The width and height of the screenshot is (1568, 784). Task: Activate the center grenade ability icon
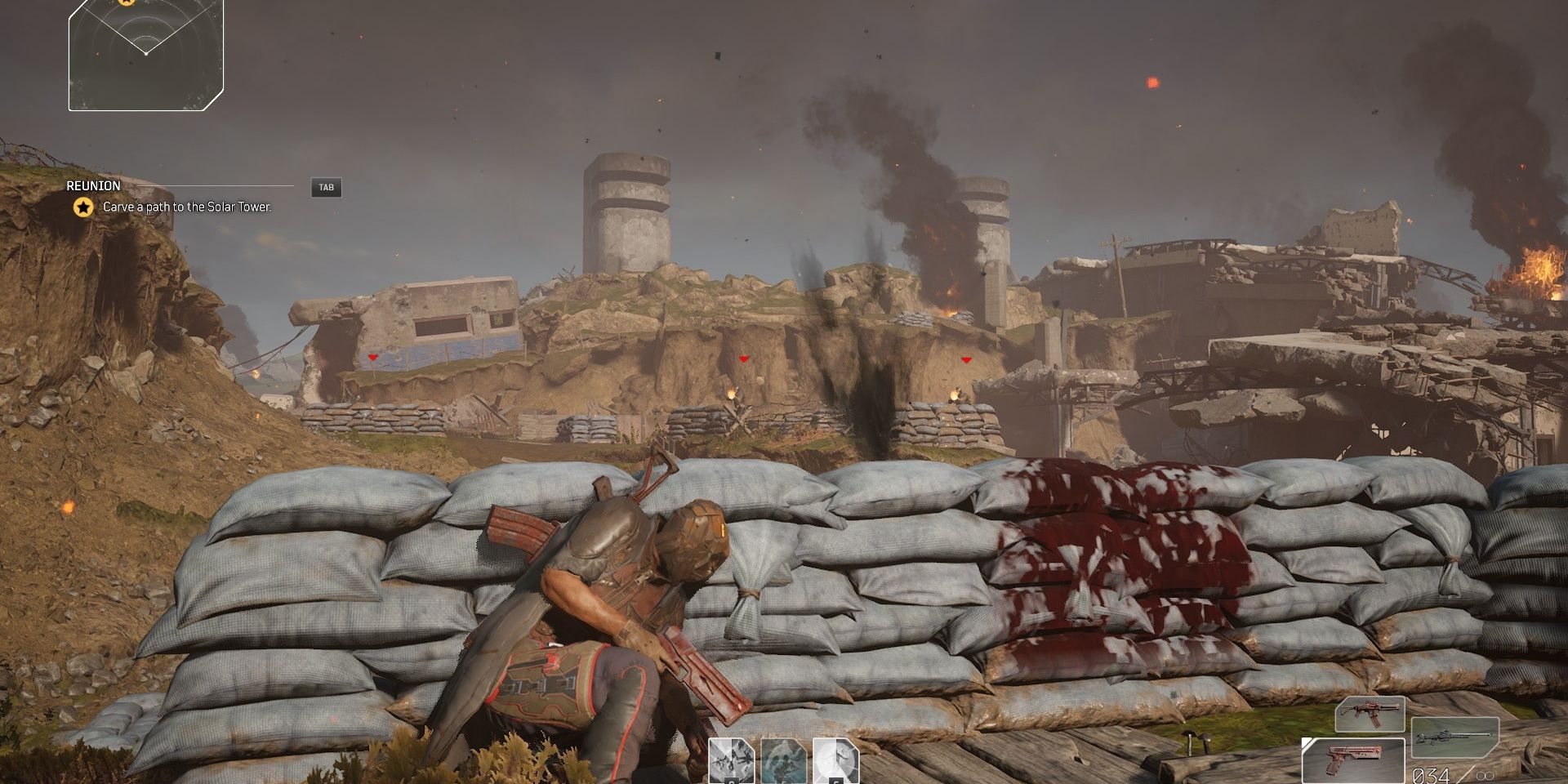pyautogui.click(x=782, y=761)
